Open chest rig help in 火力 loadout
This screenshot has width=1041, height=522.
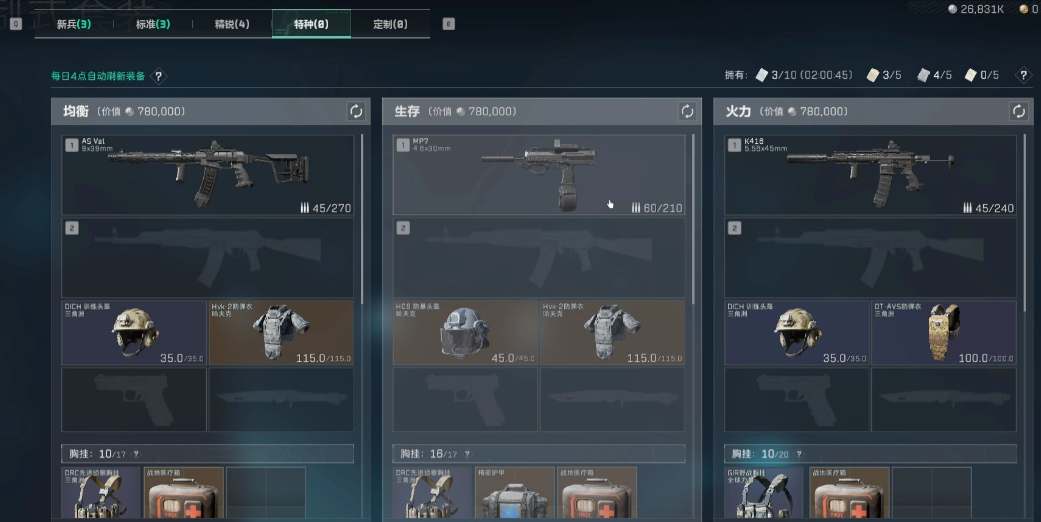(800, 453)
